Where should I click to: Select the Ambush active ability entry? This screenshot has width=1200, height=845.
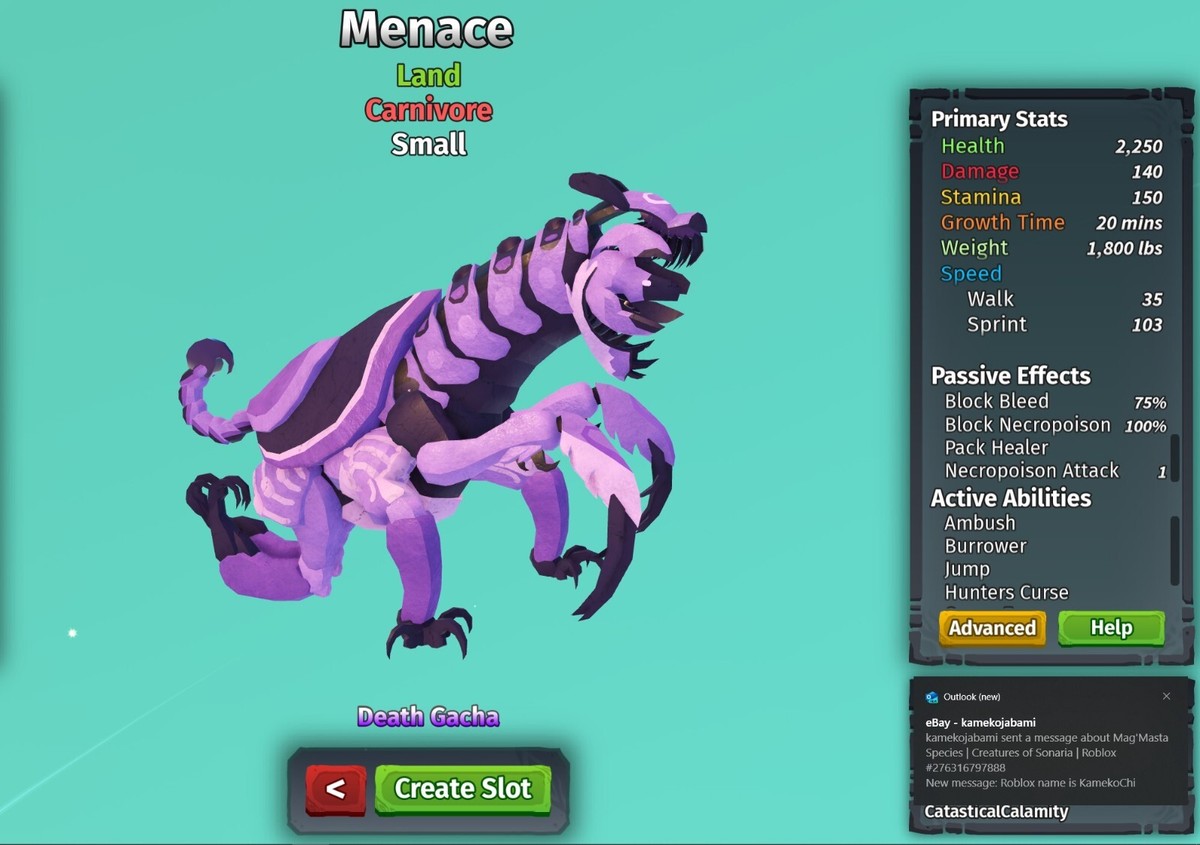coord(980,523)
